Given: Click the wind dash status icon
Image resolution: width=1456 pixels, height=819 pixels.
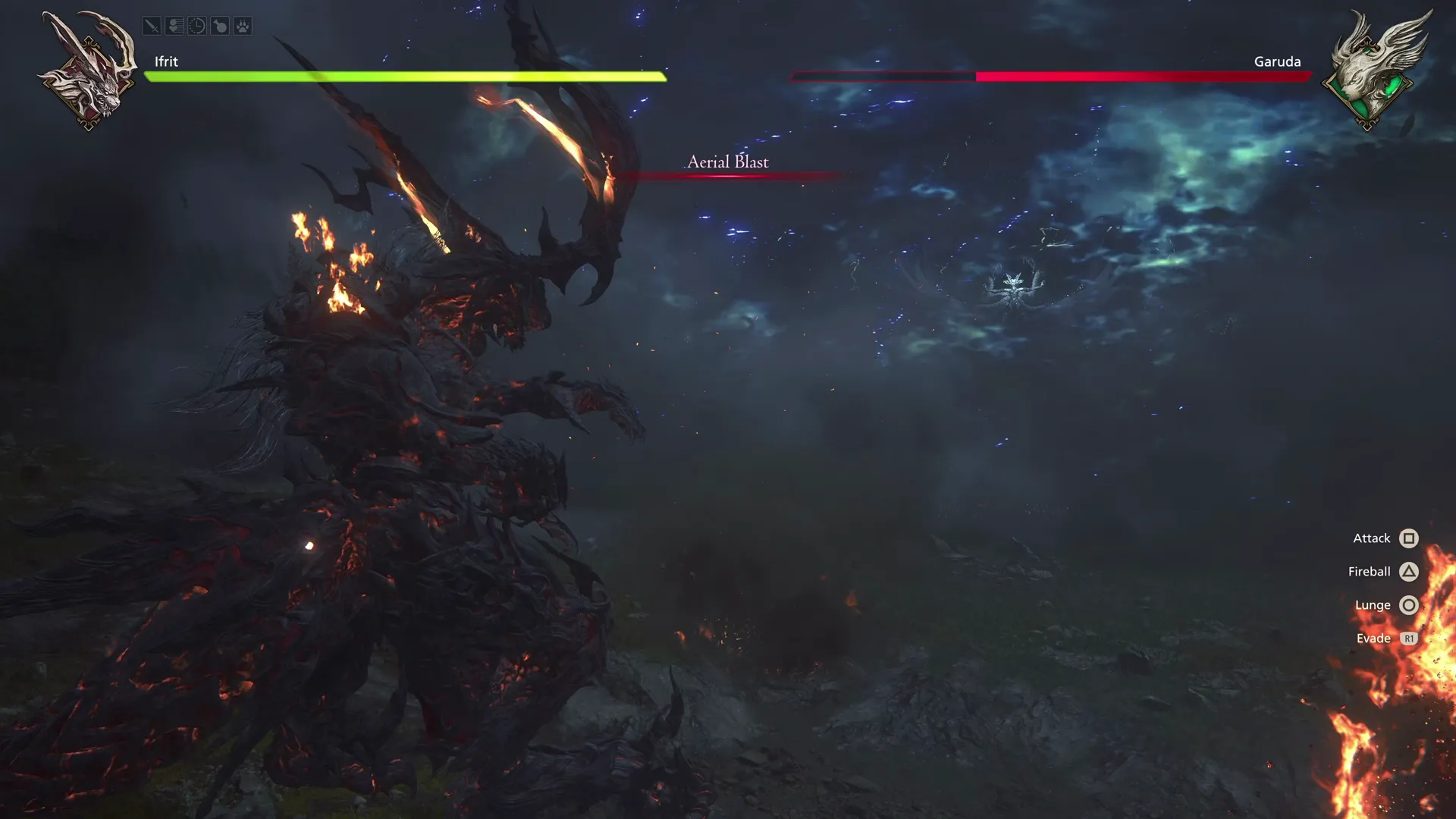Looking at the screenshot, I should tap(174, 26).
